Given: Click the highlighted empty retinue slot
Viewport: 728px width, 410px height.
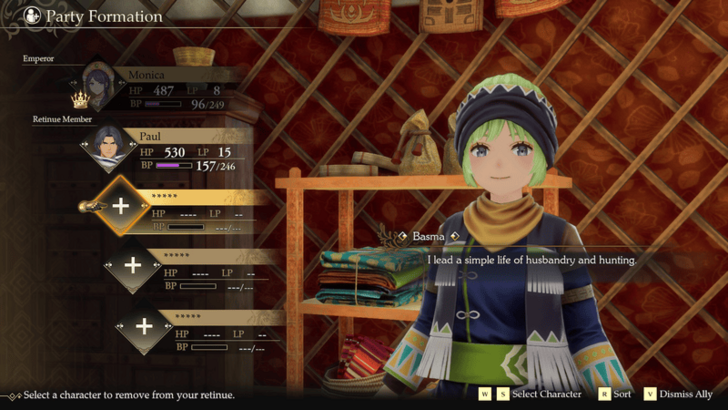Looking at the screenshot, I should point(122,206).
